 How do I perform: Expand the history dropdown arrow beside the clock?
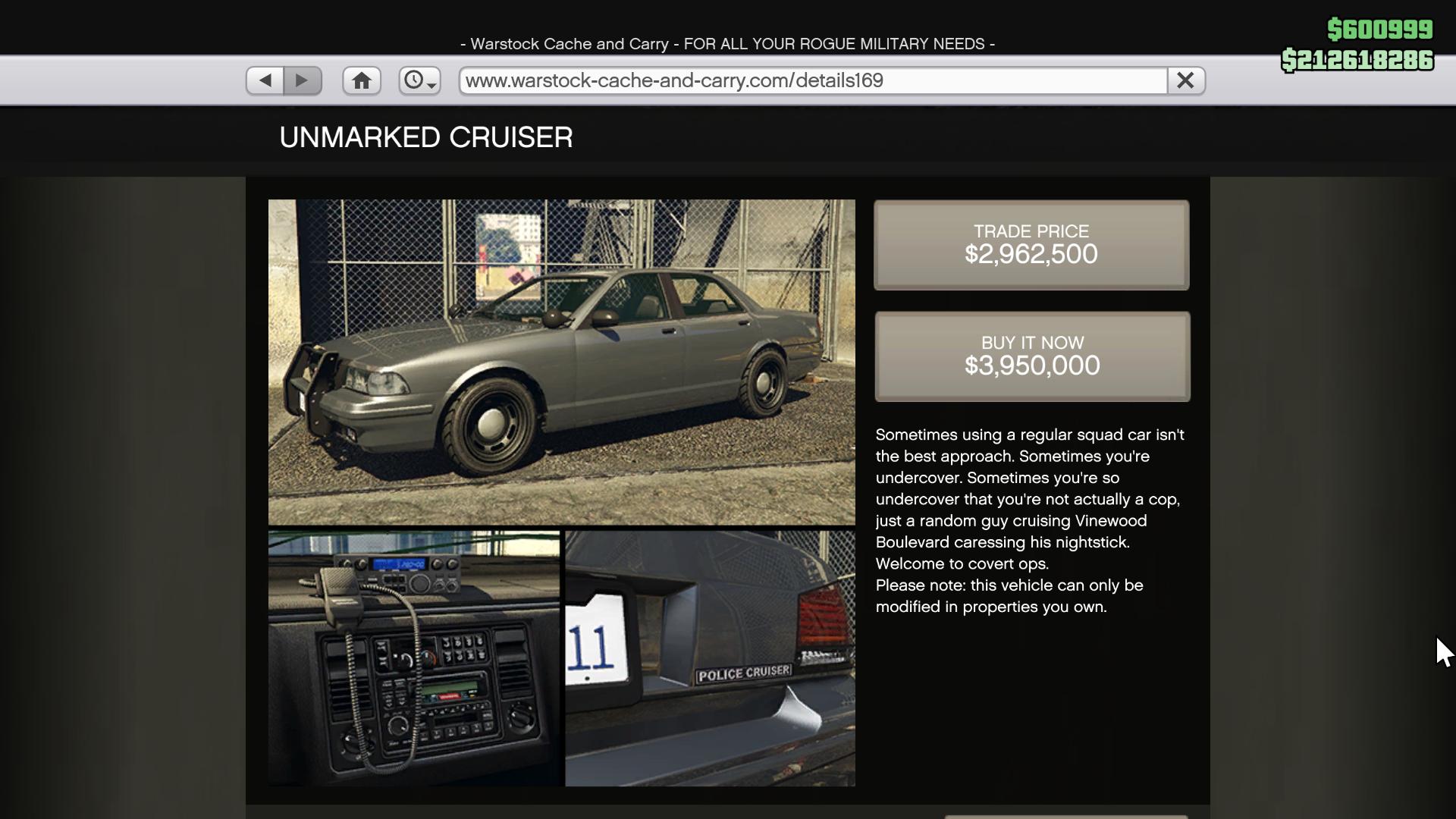click(x=431, y=86)
